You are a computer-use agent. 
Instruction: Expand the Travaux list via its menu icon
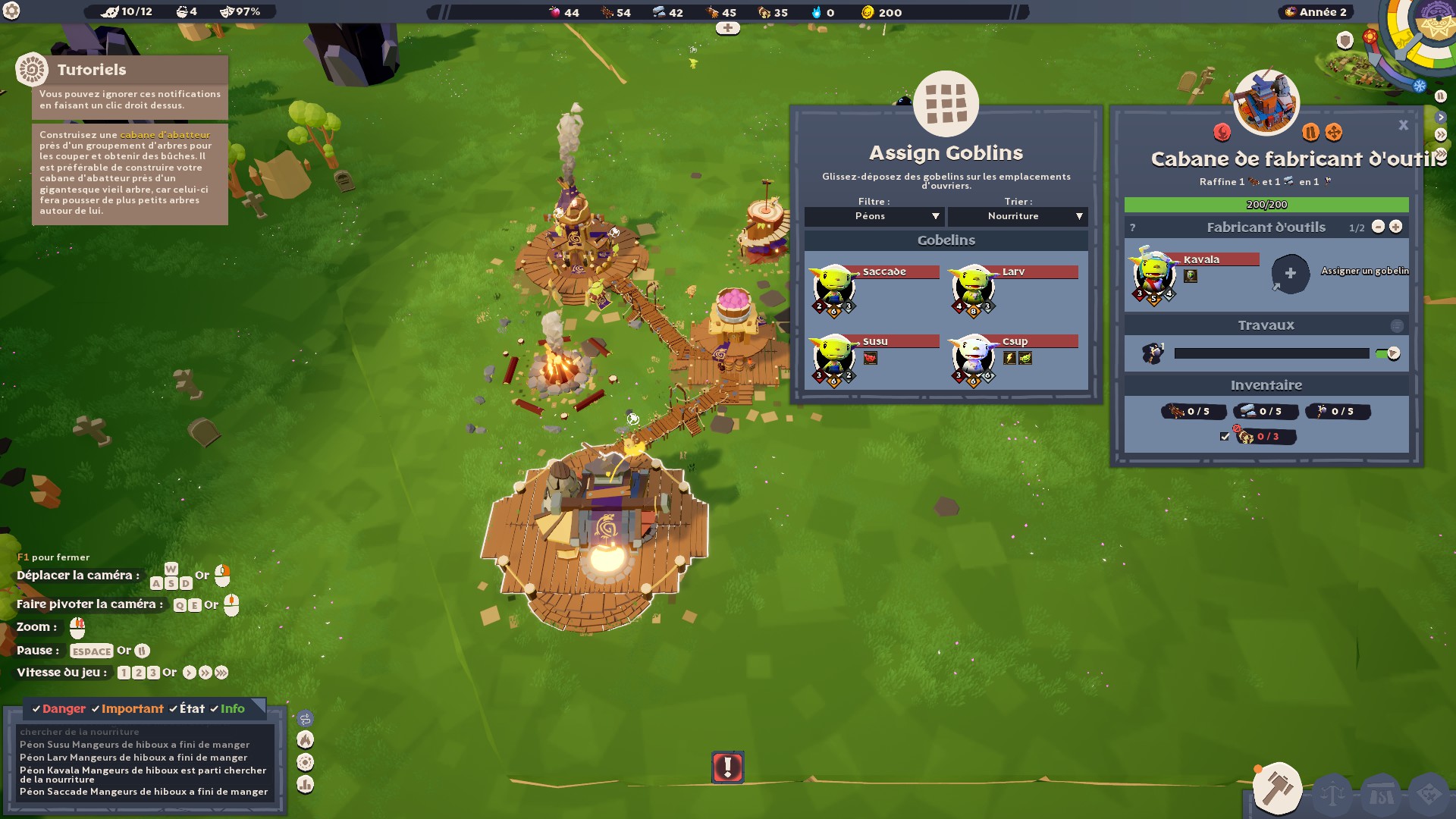click(x=1398, y=325)
